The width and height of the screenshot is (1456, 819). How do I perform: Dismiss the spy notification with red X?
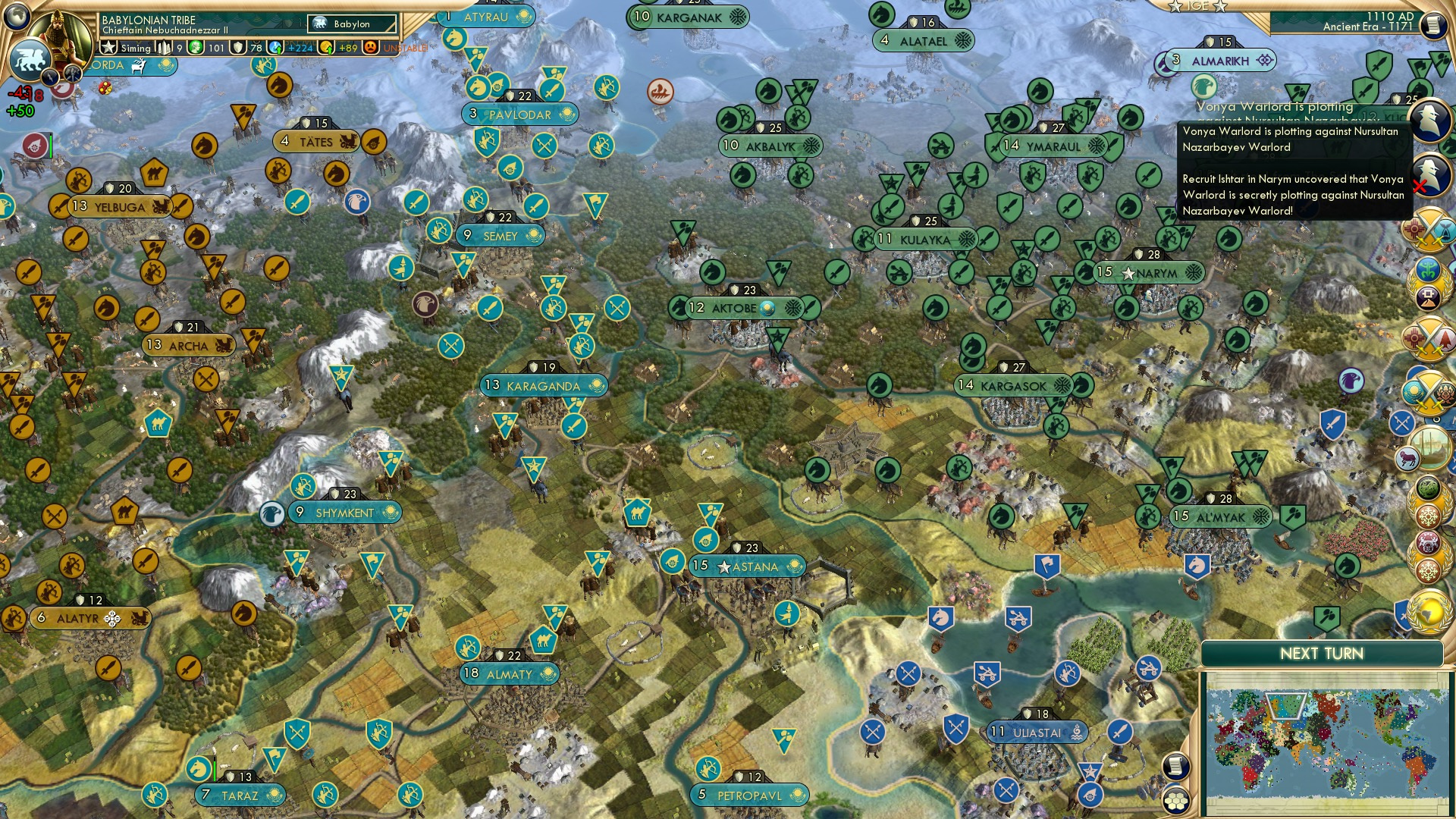(1419, 186)
